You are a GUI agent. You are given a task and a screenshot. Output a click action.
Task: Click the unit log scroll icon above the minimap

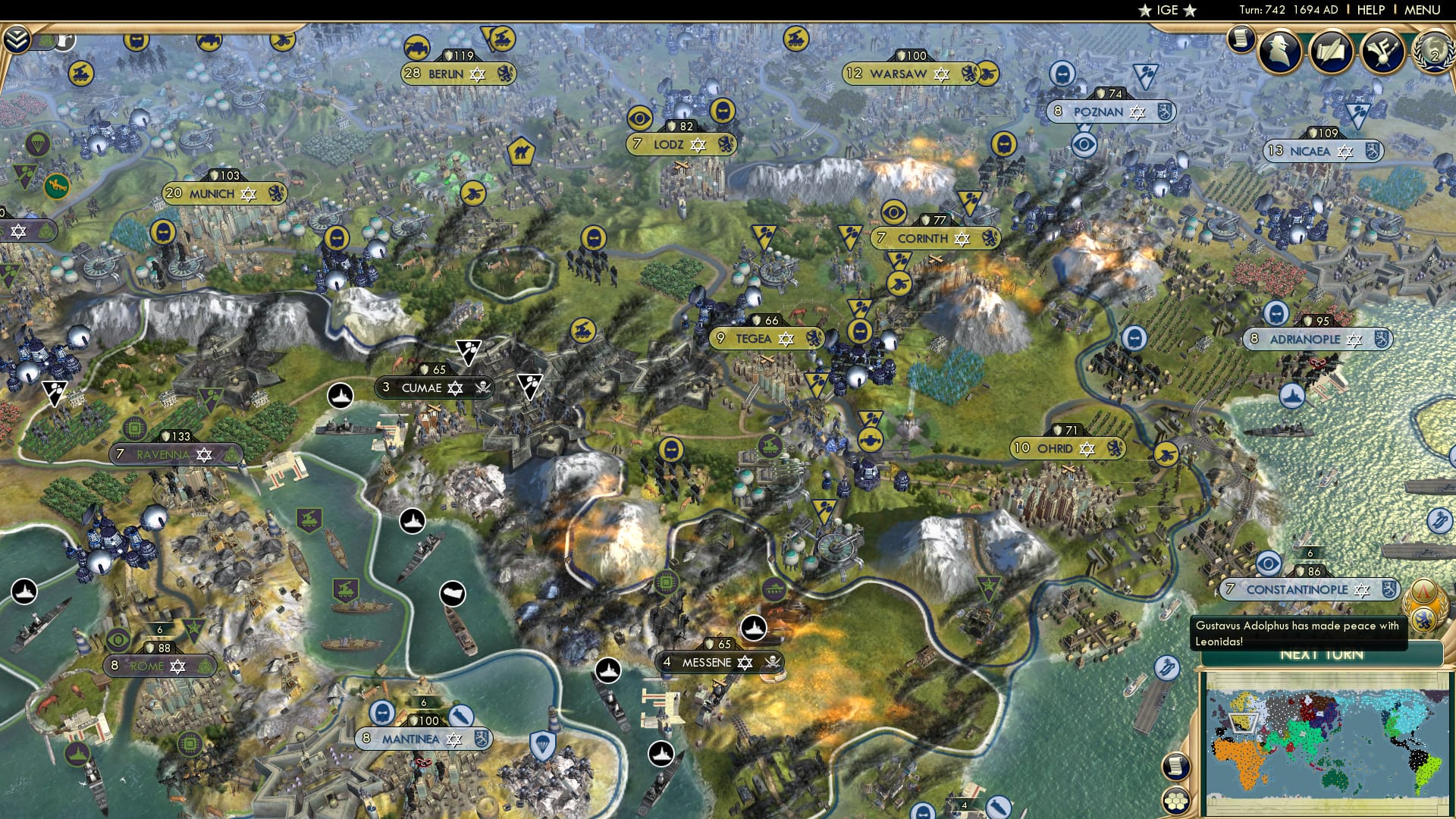point(1178,767)
